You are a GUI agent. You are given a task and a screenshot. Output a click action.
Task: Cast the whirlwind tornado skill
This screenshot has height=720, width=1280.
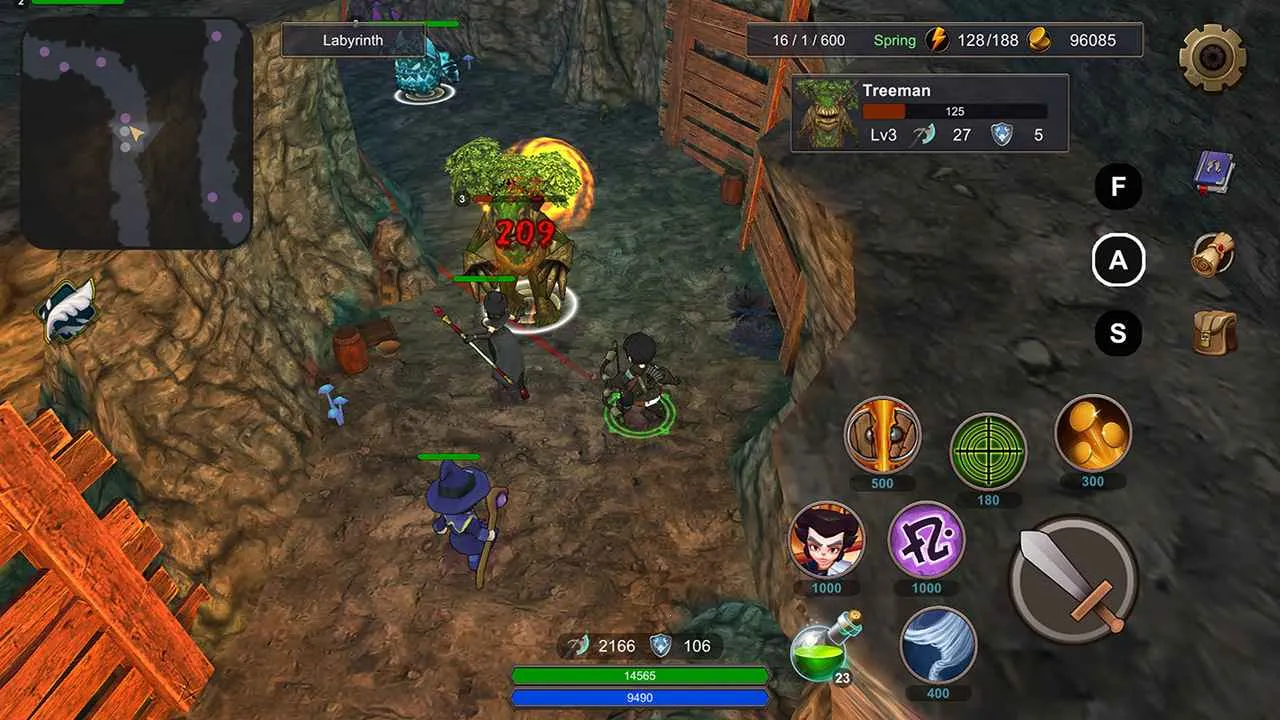tap(938, 645)
